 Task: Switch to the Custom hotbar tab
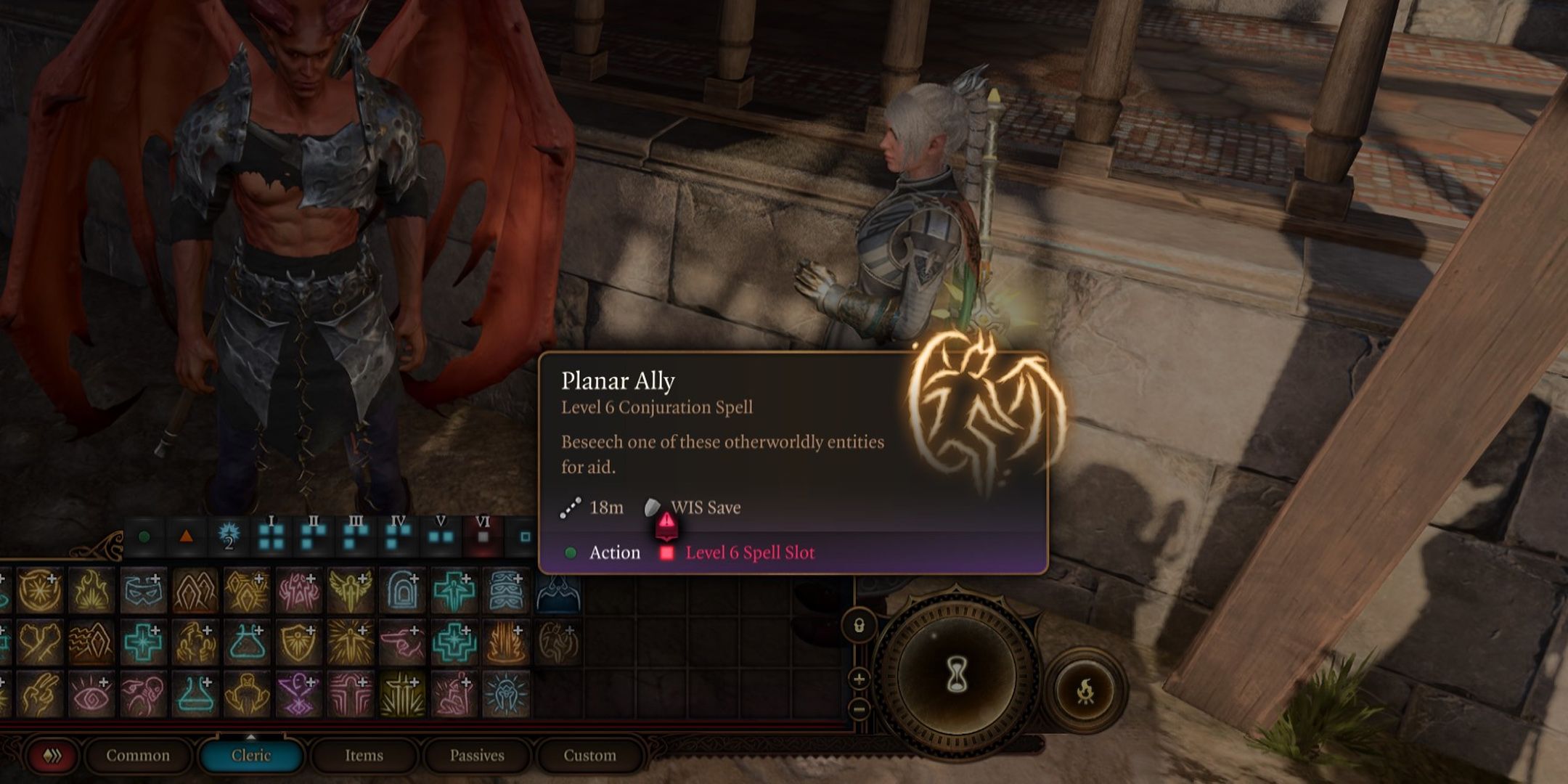589,756
